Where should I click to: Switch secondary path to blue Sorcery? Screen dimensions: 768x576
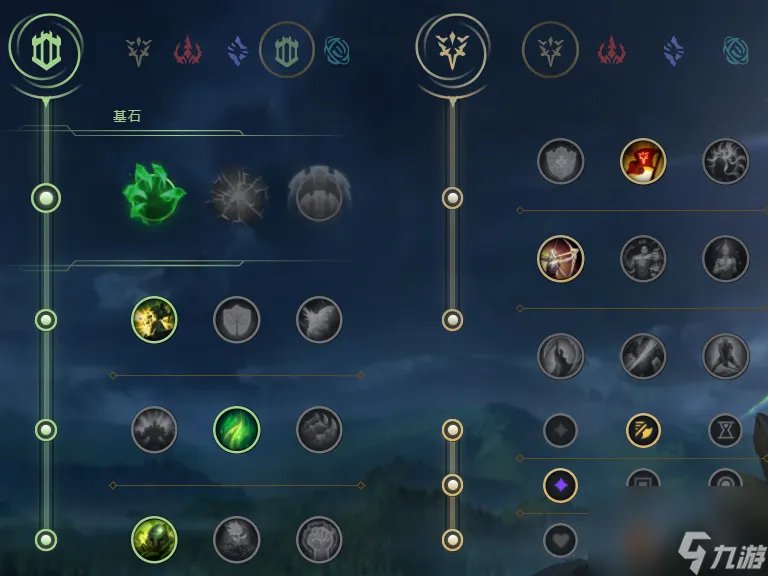coord(674,48)
